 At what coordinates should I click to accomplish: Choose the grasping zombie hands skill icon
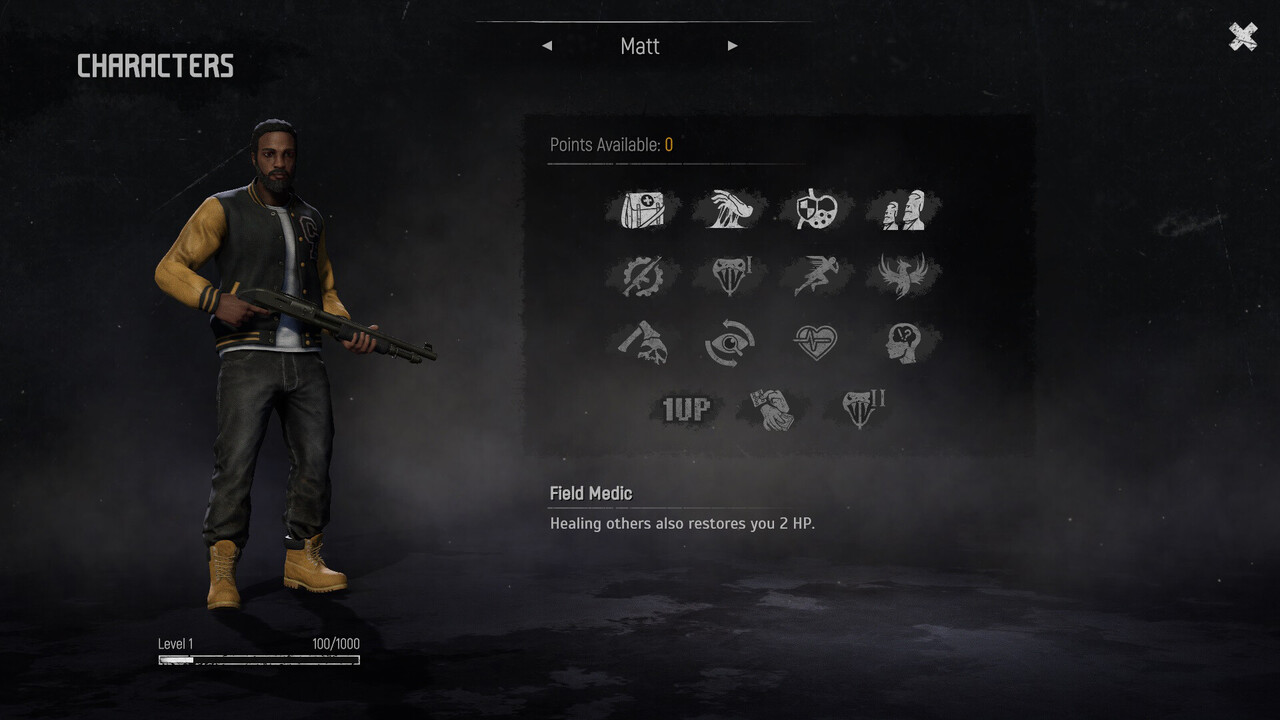tap(730, 210)
